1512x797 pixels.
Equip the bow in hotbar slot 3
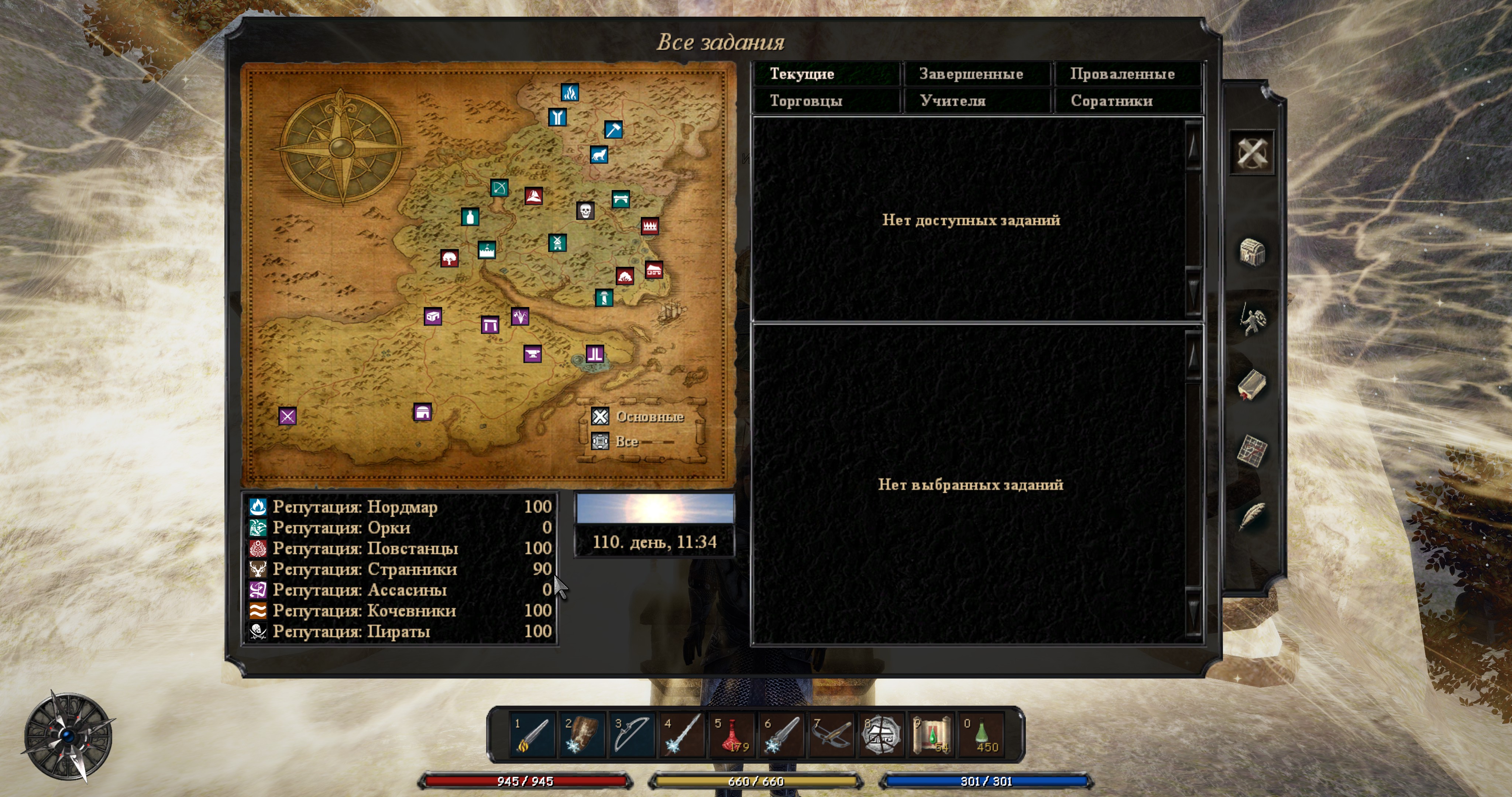pos(632,734)
